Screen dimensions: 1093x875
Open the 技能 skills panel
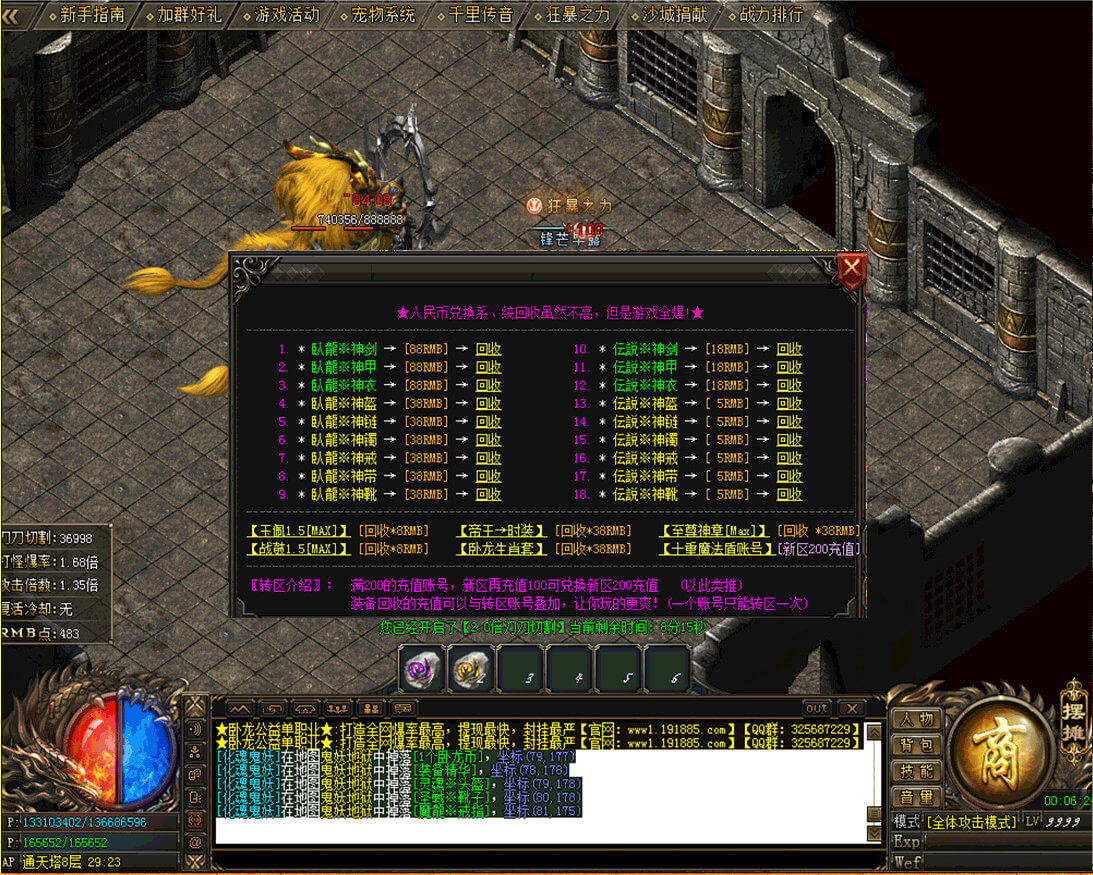pyautogui.click(x=915, y=771)
